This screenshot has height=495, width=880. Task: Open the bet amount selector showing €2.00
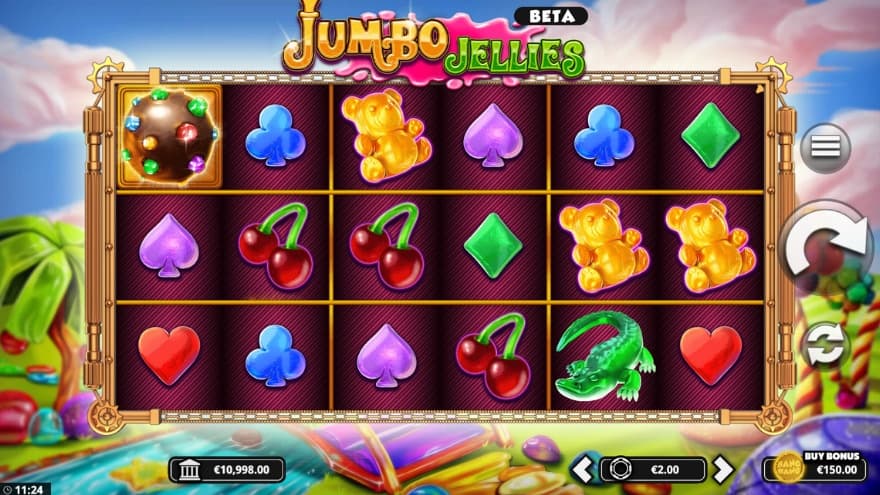click(x=652, y=469)
